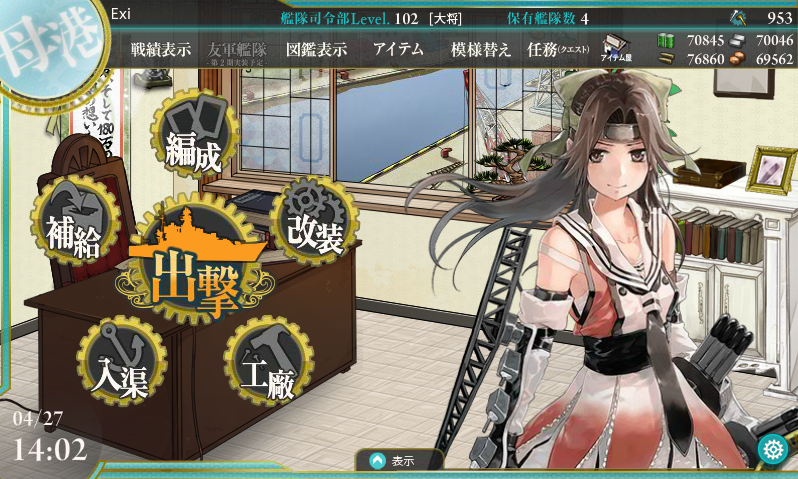Open 図鑑表示 encyclopedia

pos(316,50)
